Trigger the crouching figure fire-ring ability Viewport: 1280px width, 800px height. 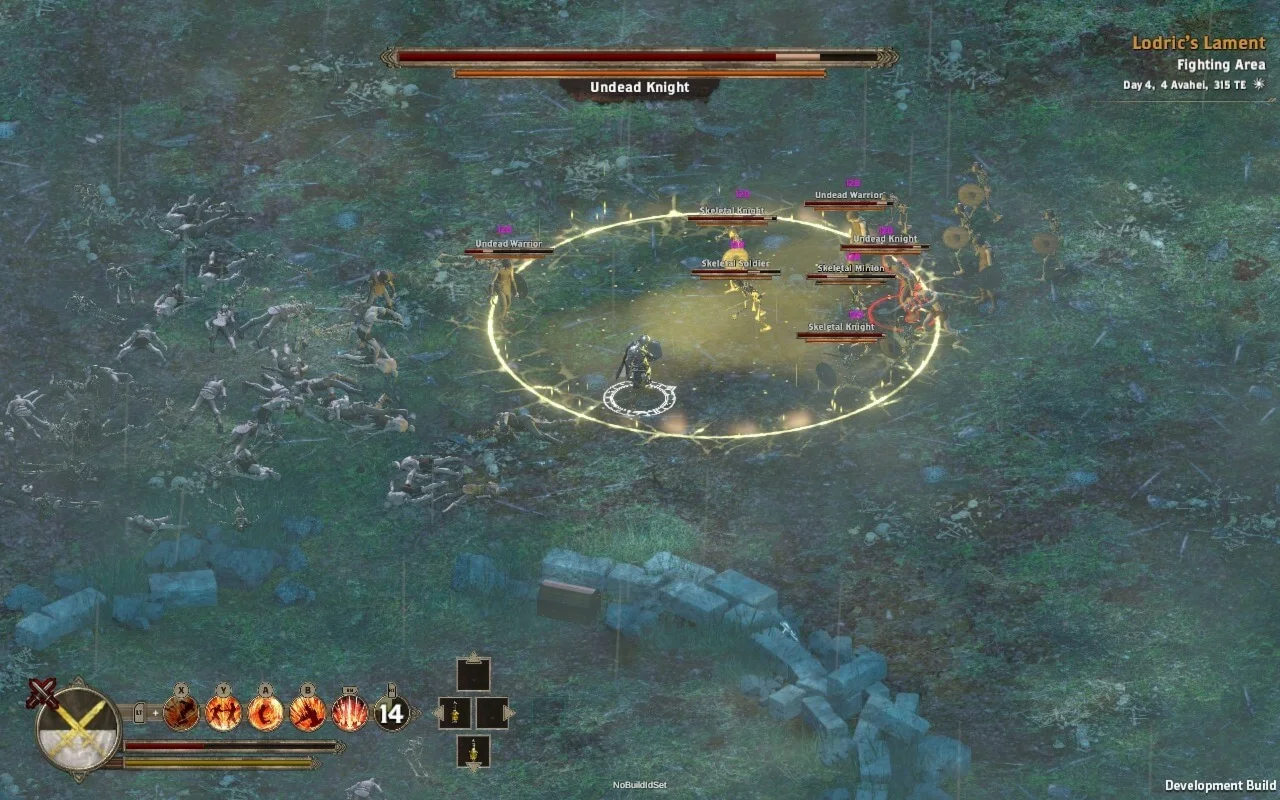point(265,713)
